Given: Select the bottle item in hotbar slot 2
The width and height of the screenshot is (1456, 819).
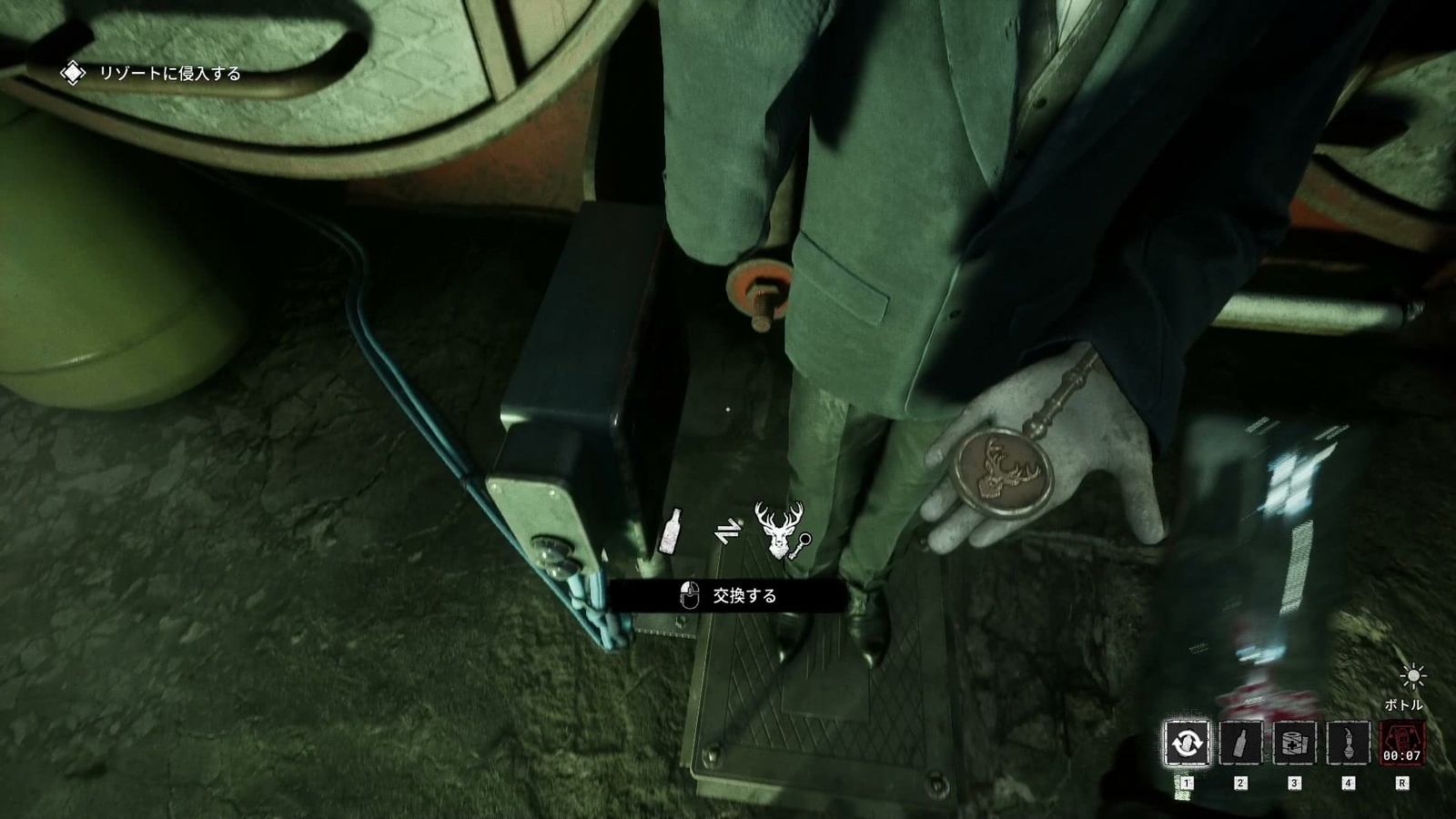Looking at the screenshot, I should pos(1239,743).
